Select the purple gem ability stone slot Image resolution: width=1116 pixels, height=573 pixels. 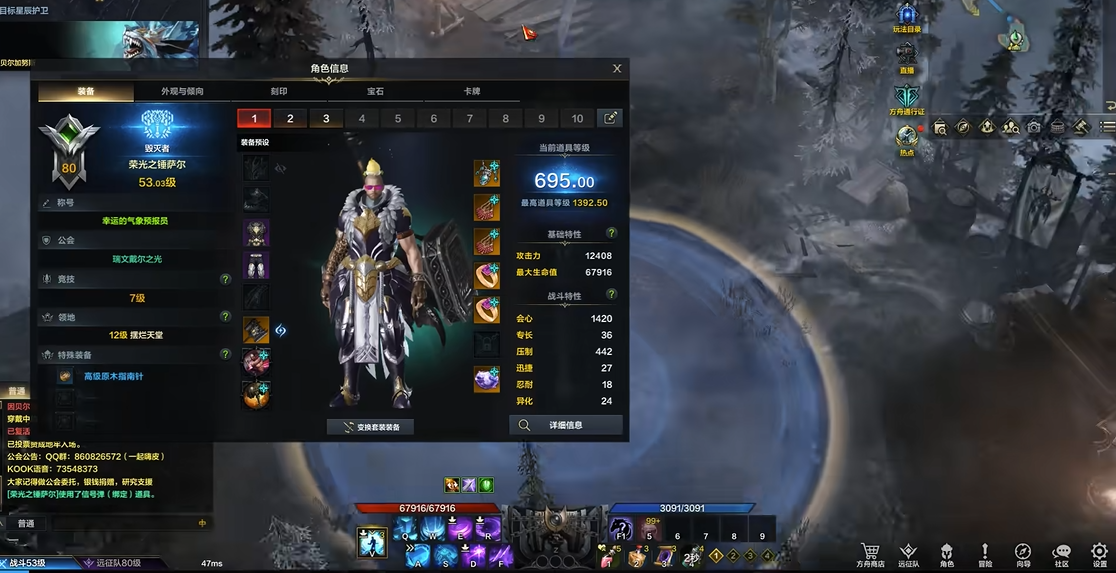coord(487,380)
